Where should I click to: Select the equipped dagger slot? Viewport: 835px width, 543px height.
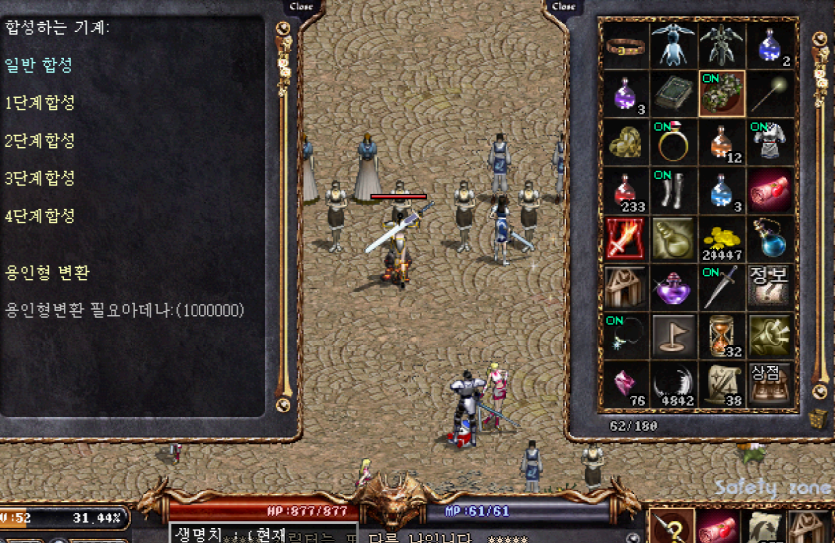[722, 288]
